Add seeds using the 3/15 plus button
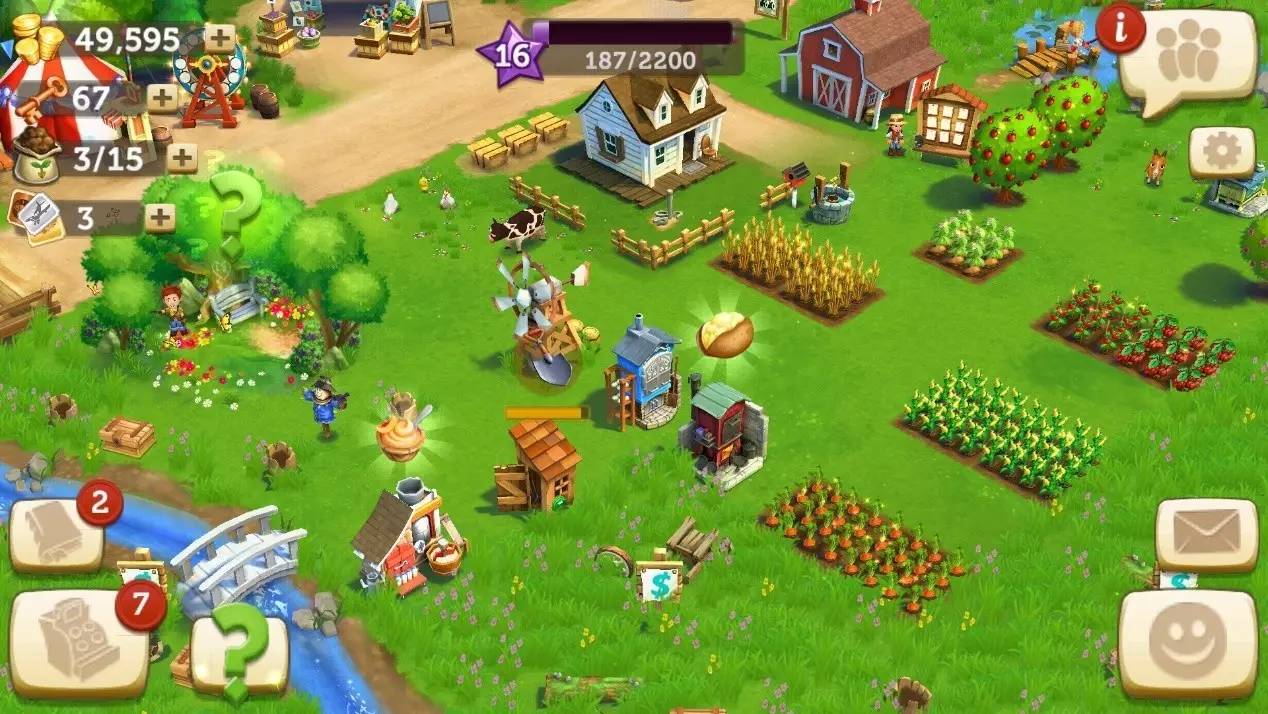The height and width of the screenshot is (714, 1268). pos(182,158)
